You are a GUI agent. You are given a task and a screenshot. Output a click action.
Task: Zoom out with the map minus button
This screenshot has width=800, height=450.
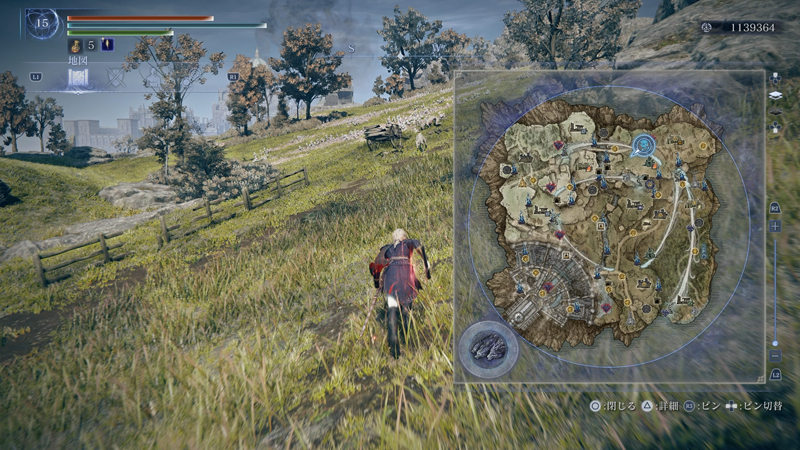[775, 356]
